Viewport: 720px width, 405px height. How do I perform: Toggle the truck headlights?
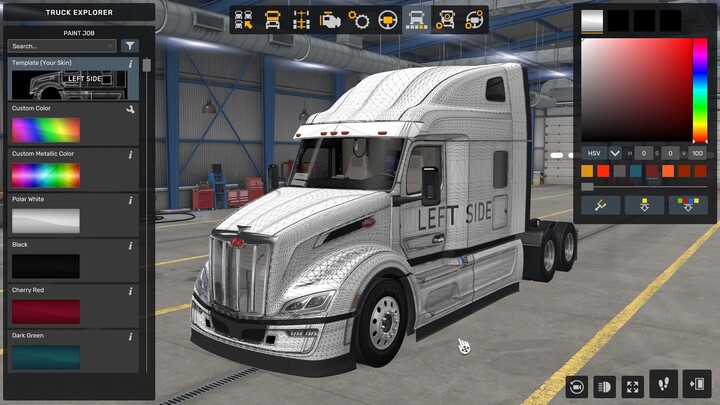[604, 386]
